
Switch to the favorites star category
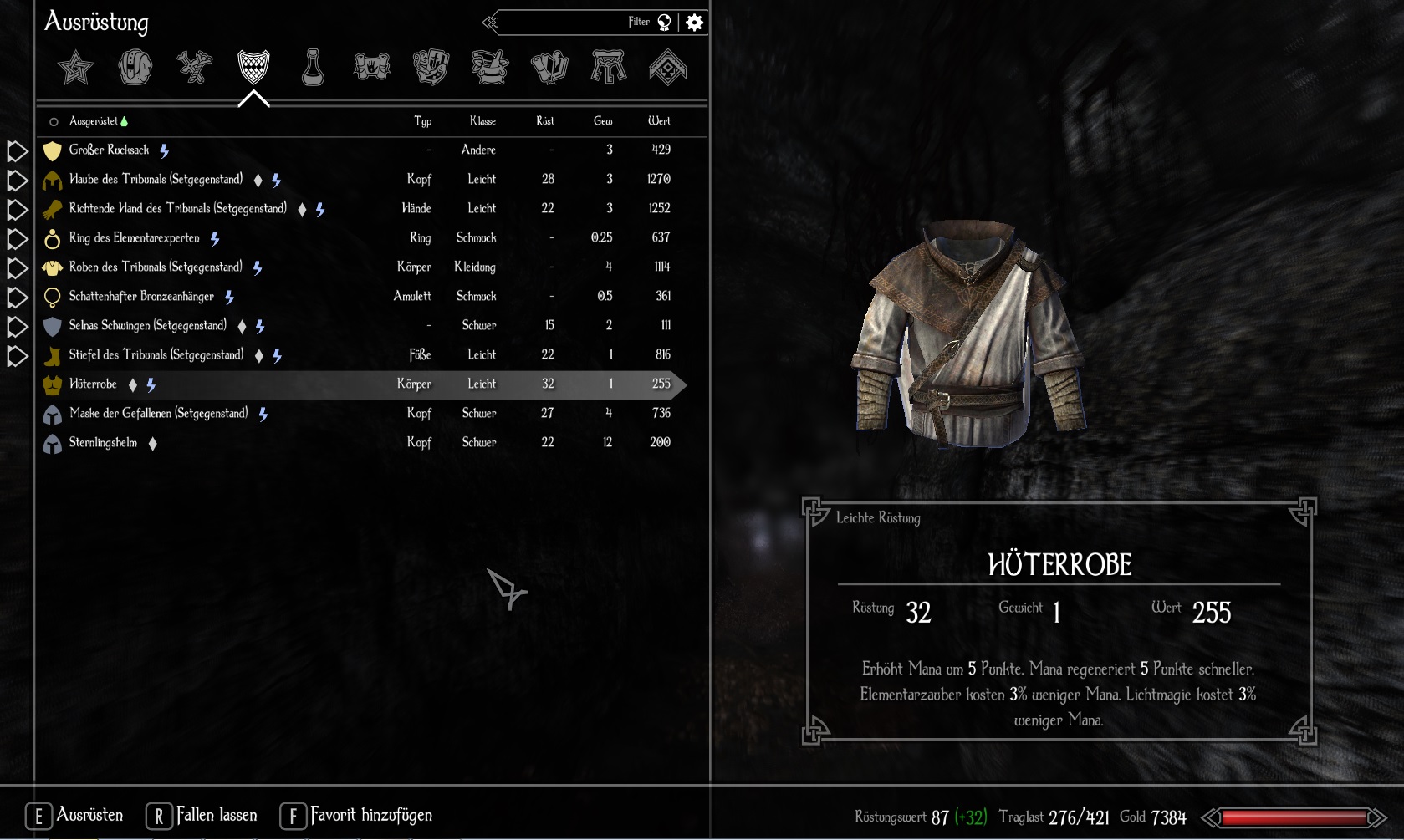75,68
